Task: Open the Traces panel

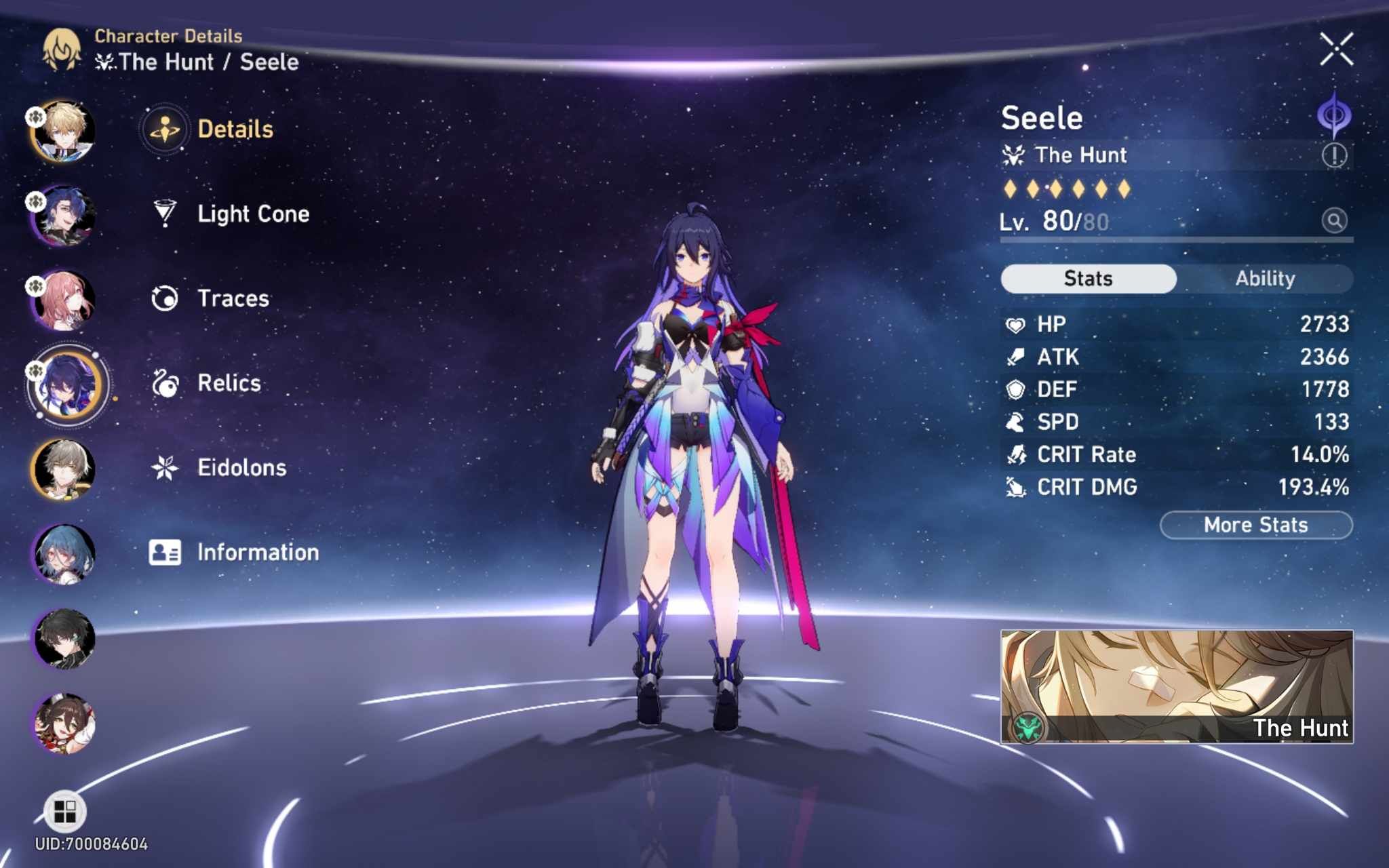Action: [233, 298]
